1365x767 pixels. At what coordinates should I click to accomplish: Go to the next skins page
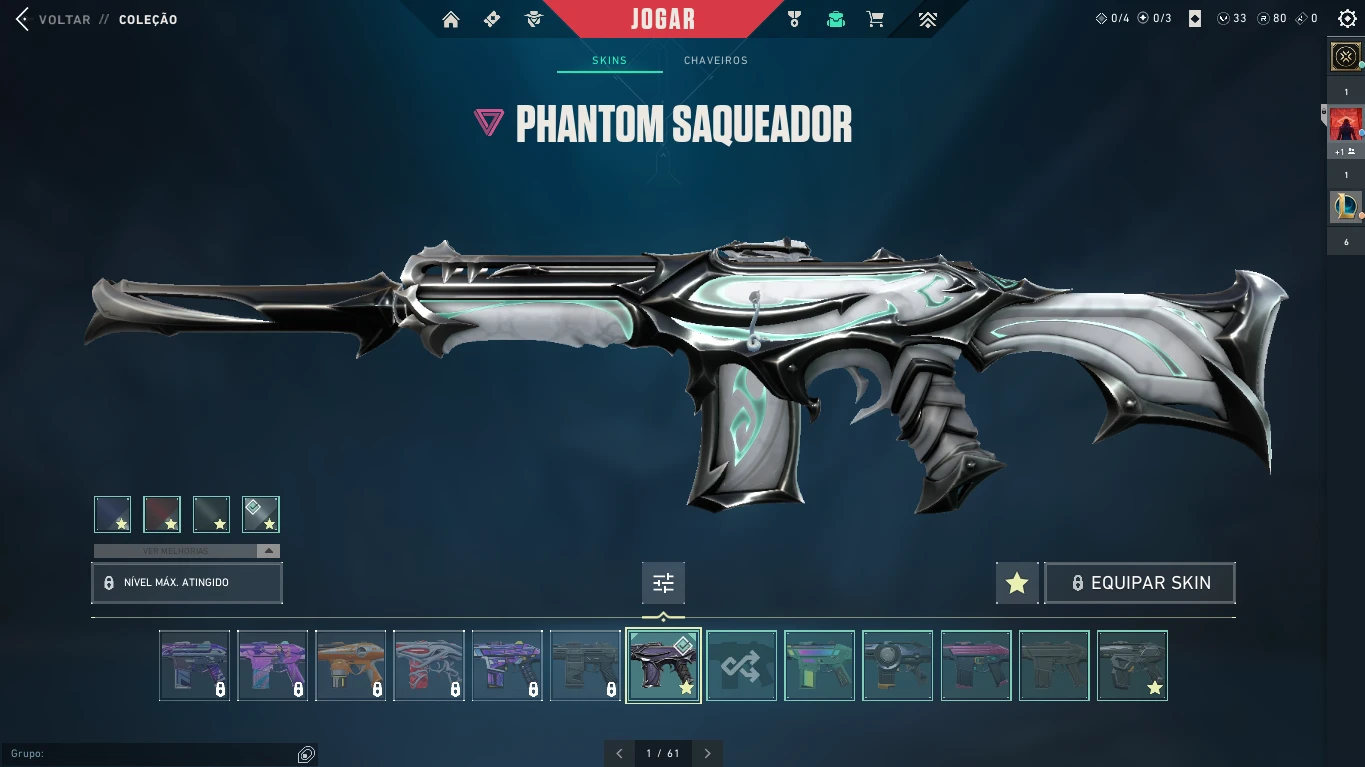click(x=707, y=753)
